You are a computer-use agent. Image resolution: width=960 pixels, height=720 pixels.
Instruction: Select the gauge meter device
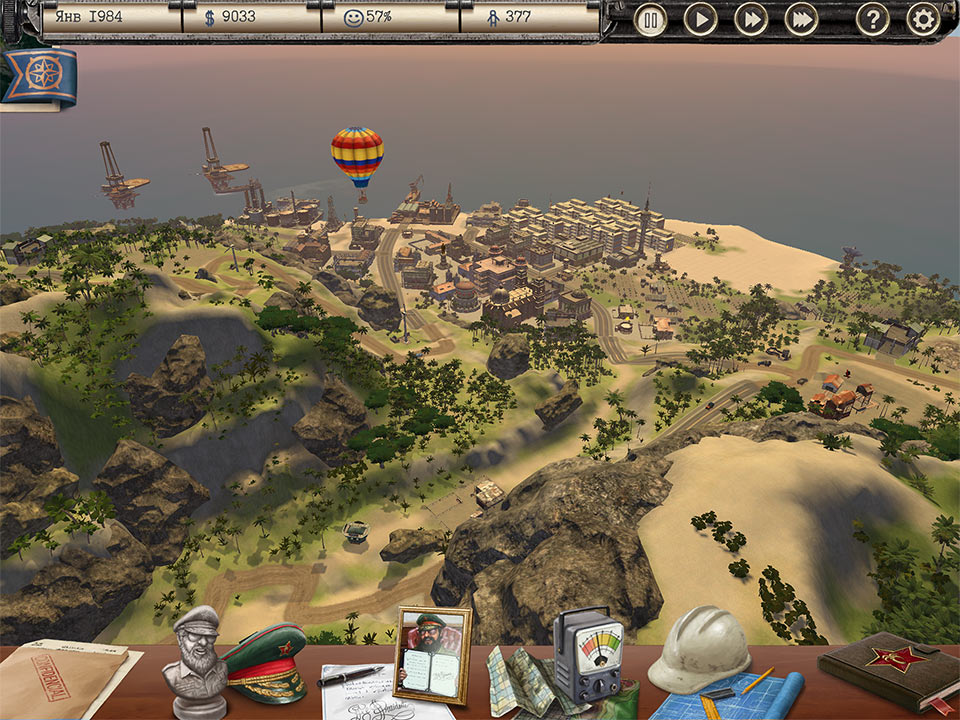(588, 655)
